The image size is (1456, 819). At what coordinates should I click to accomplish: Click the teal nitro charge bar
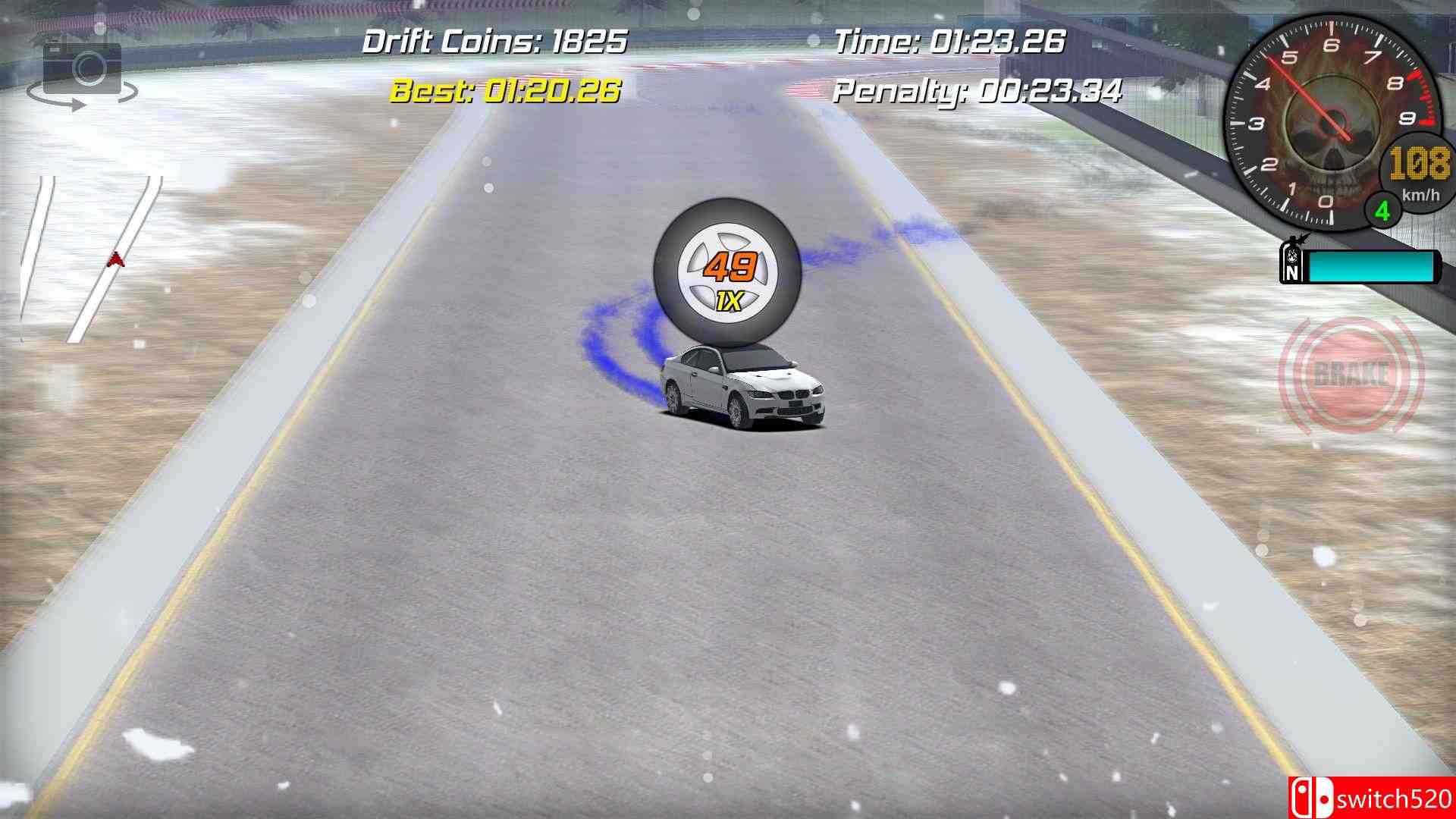pos(1373,265)
